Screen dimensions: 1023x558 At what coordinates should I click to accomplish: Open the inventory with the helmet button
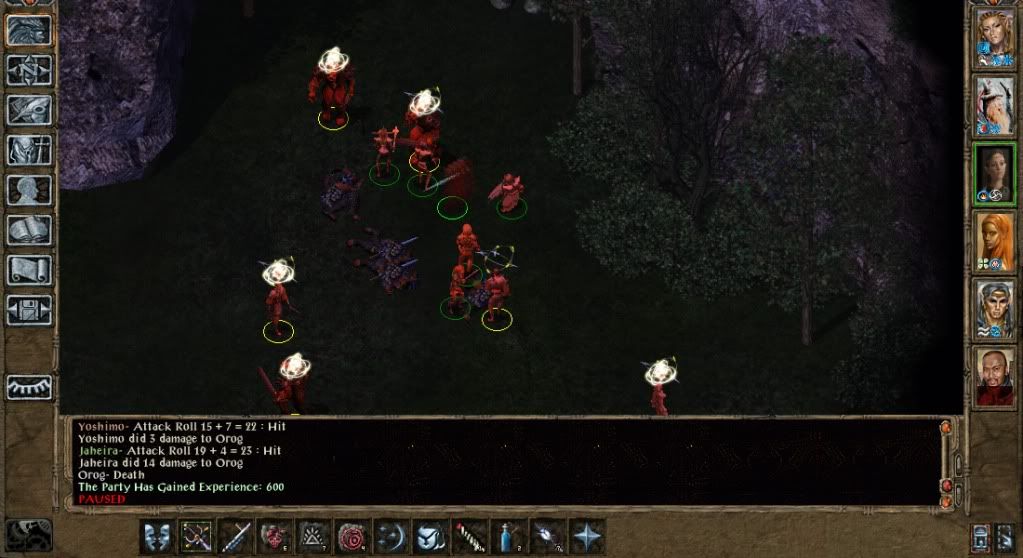point(29,150)
